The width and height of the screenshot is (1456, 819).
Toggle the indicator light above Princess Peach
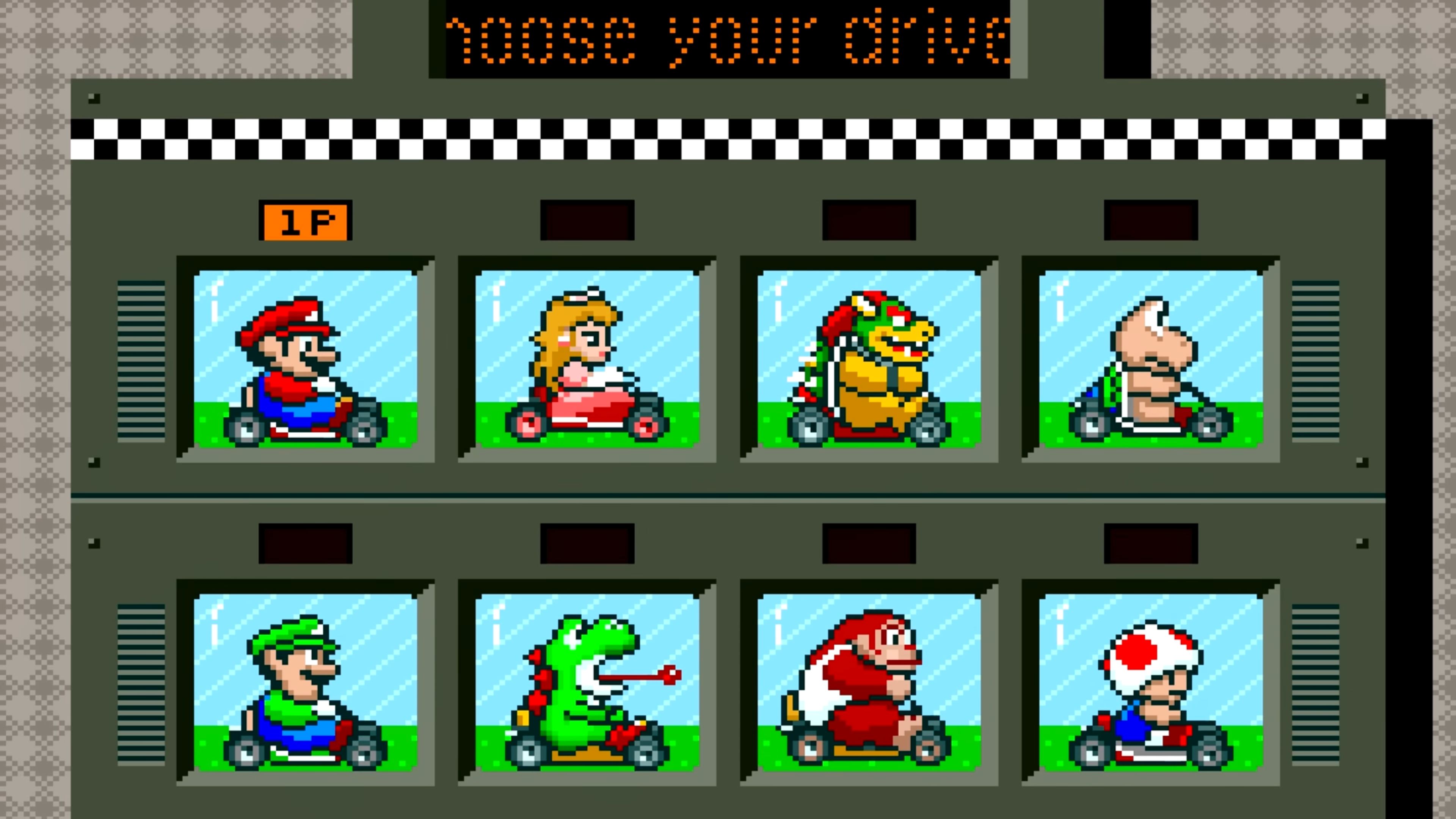tap(588, 221)
